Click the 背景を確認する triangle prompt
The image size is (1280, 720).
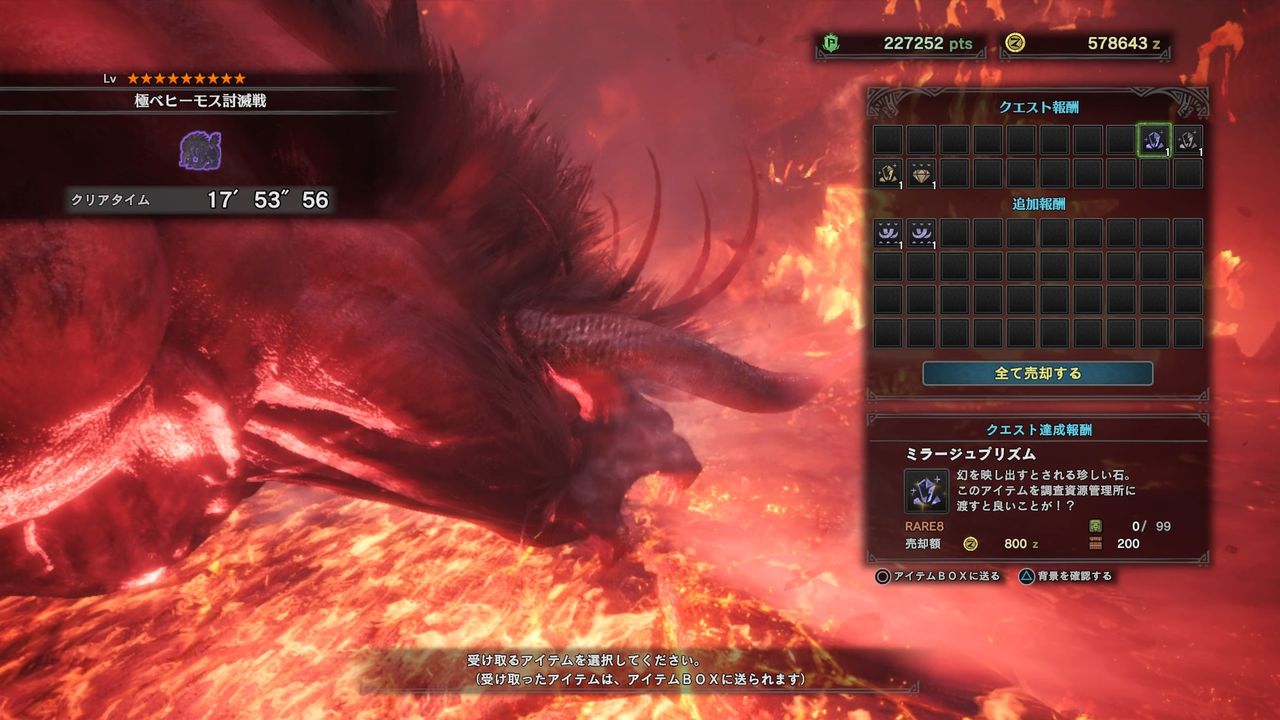click(x=1027, y=575)
